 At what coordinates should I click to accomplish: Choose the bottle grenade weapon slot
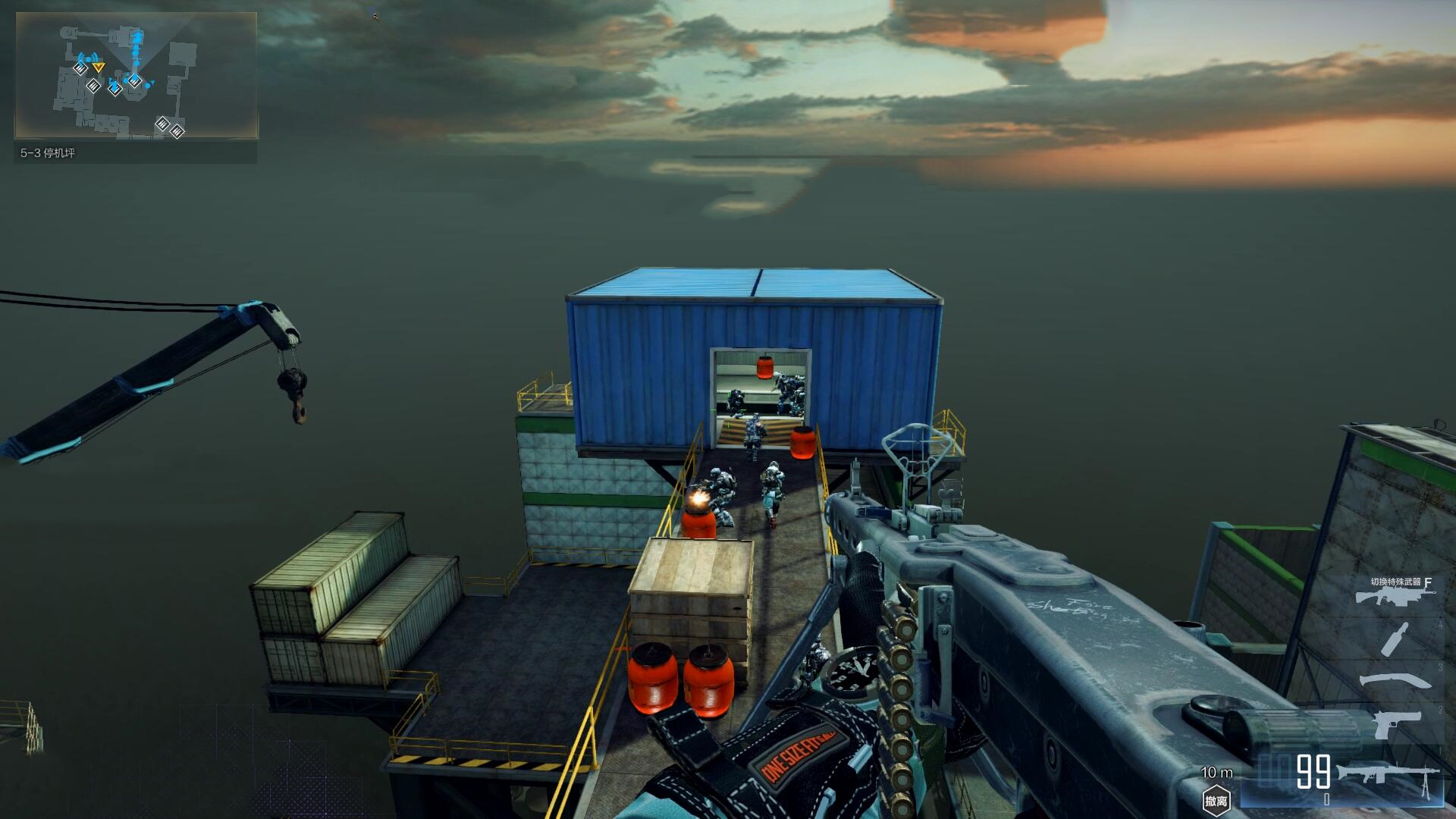[x=1394, y=639]
